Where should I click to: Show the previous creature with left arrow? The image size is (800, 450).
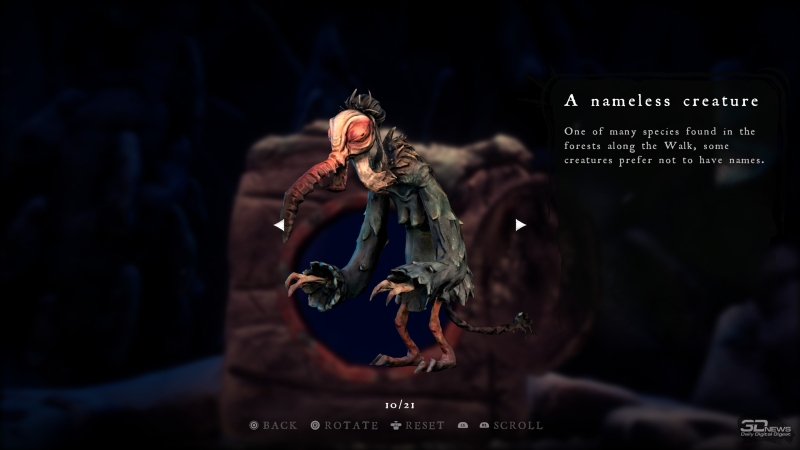[279, 225]
